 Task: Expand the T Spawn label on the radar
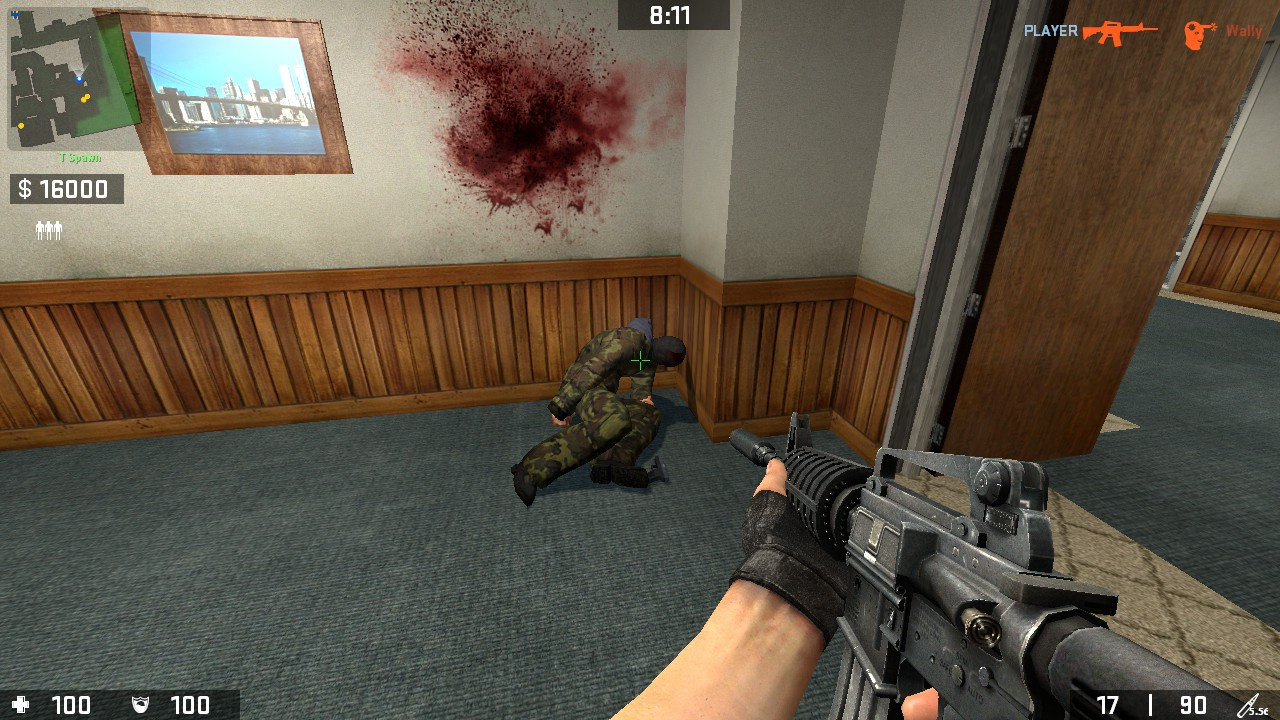[79, 156]
